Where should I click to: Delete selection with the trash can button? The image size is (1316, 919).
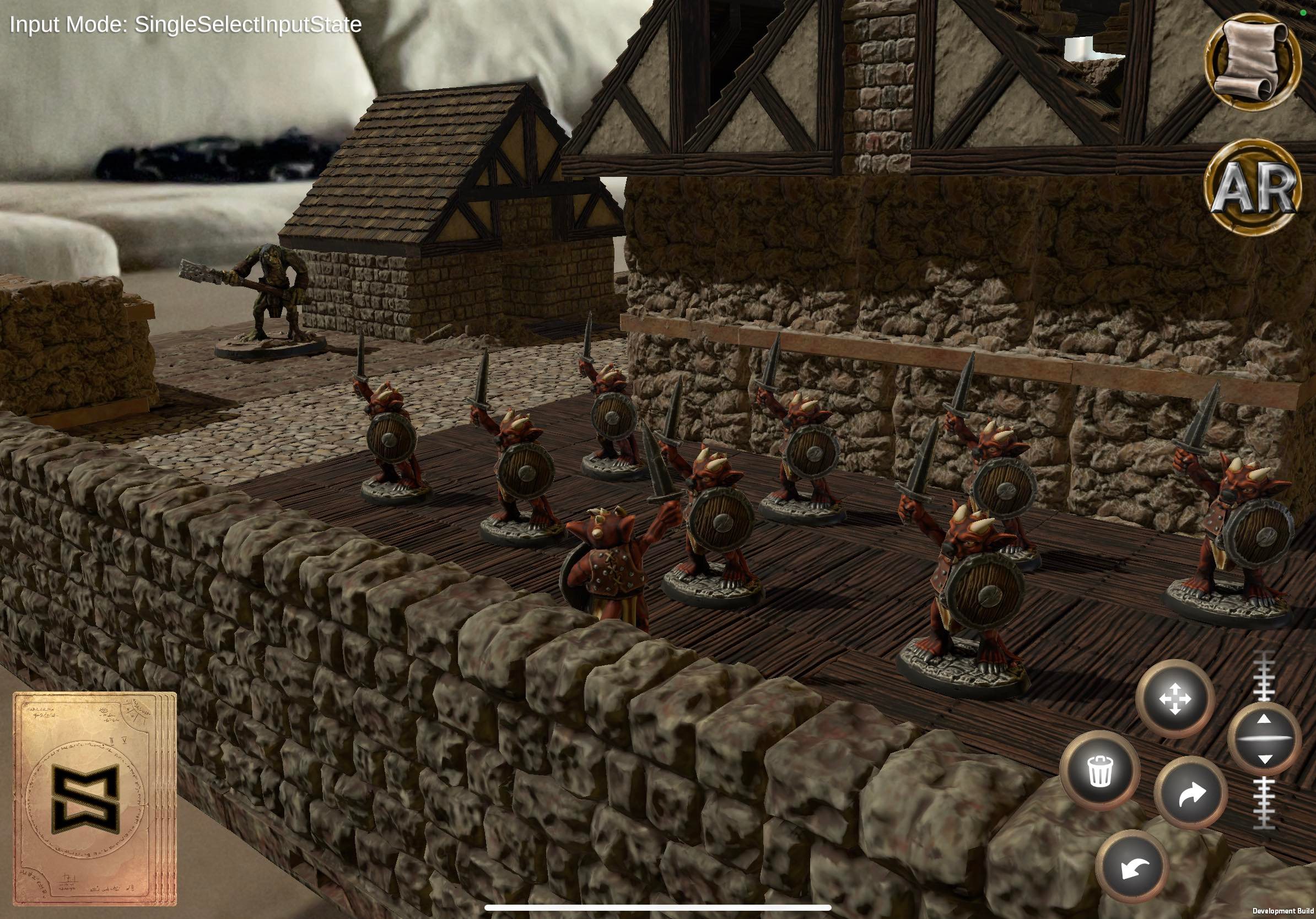tap(1100, 771)
